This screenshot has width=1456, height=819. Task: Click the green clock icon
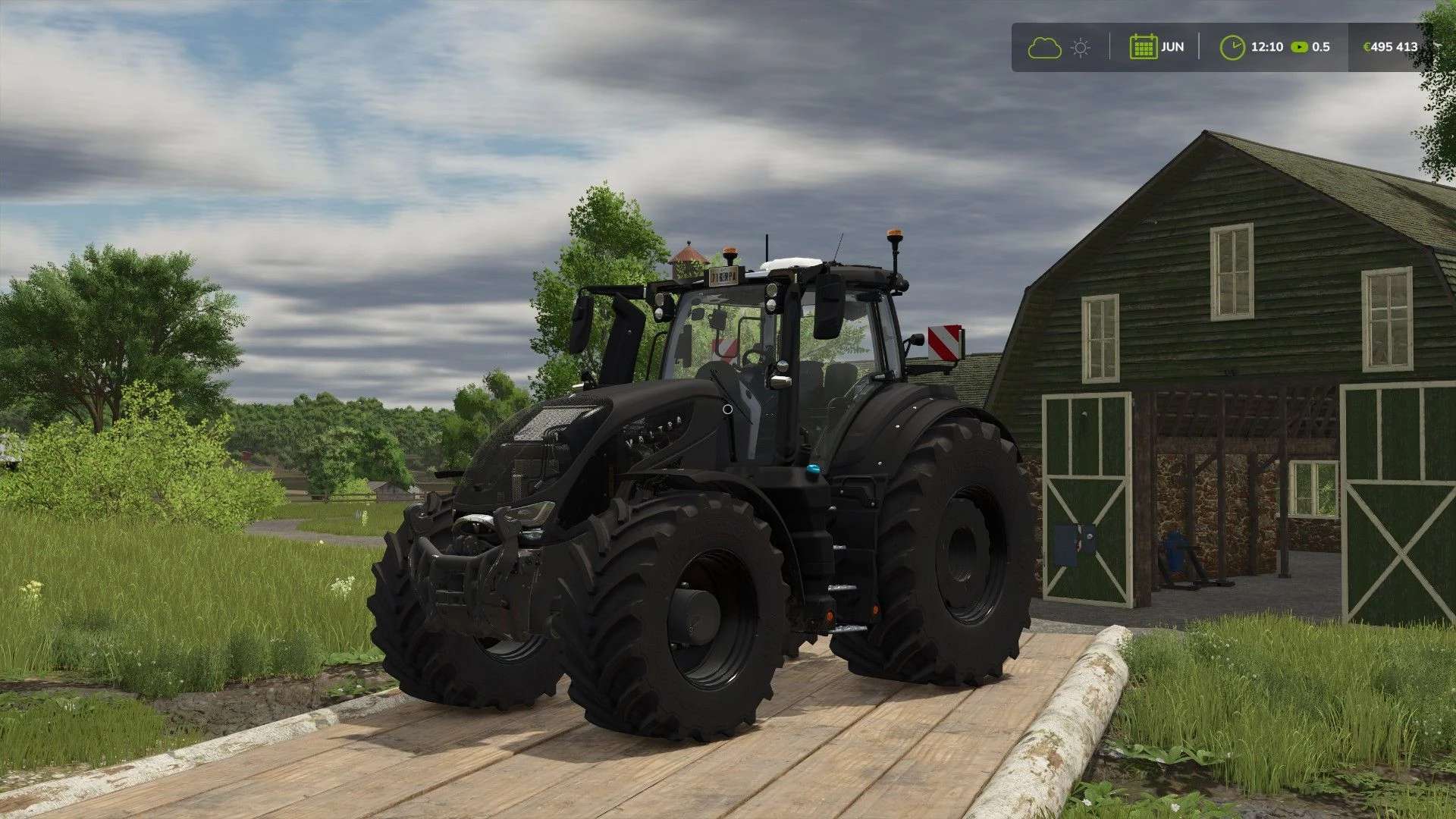point(1232,47)
